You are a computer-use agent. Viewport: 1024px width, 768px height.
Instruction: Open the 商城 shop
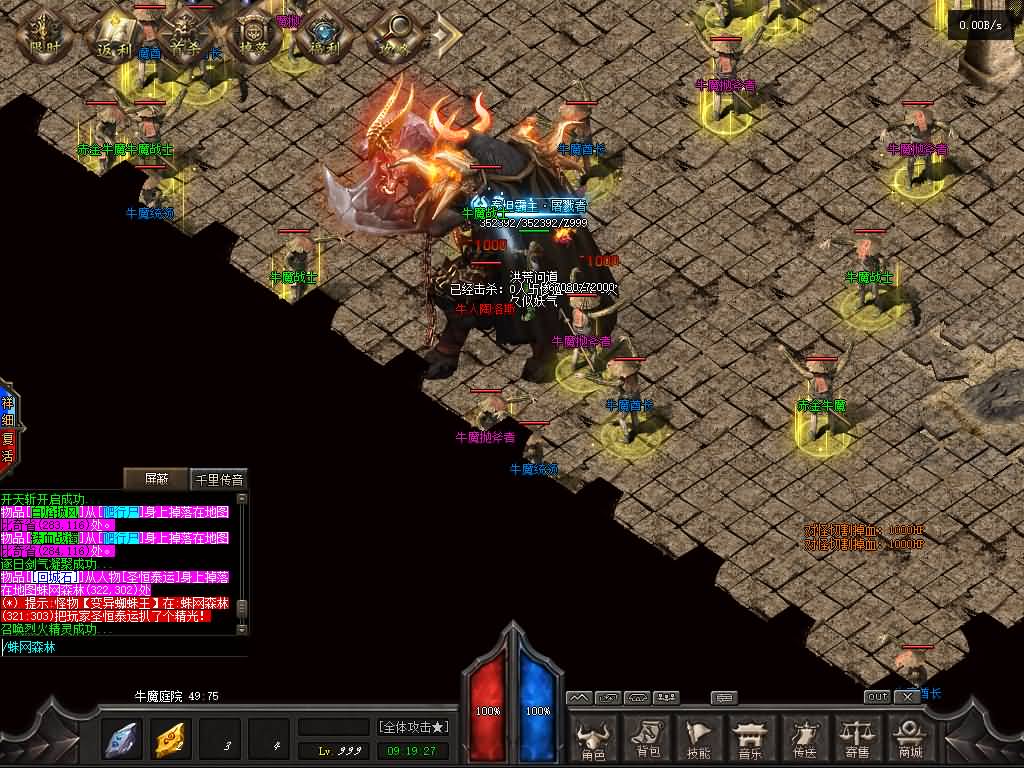909,736
